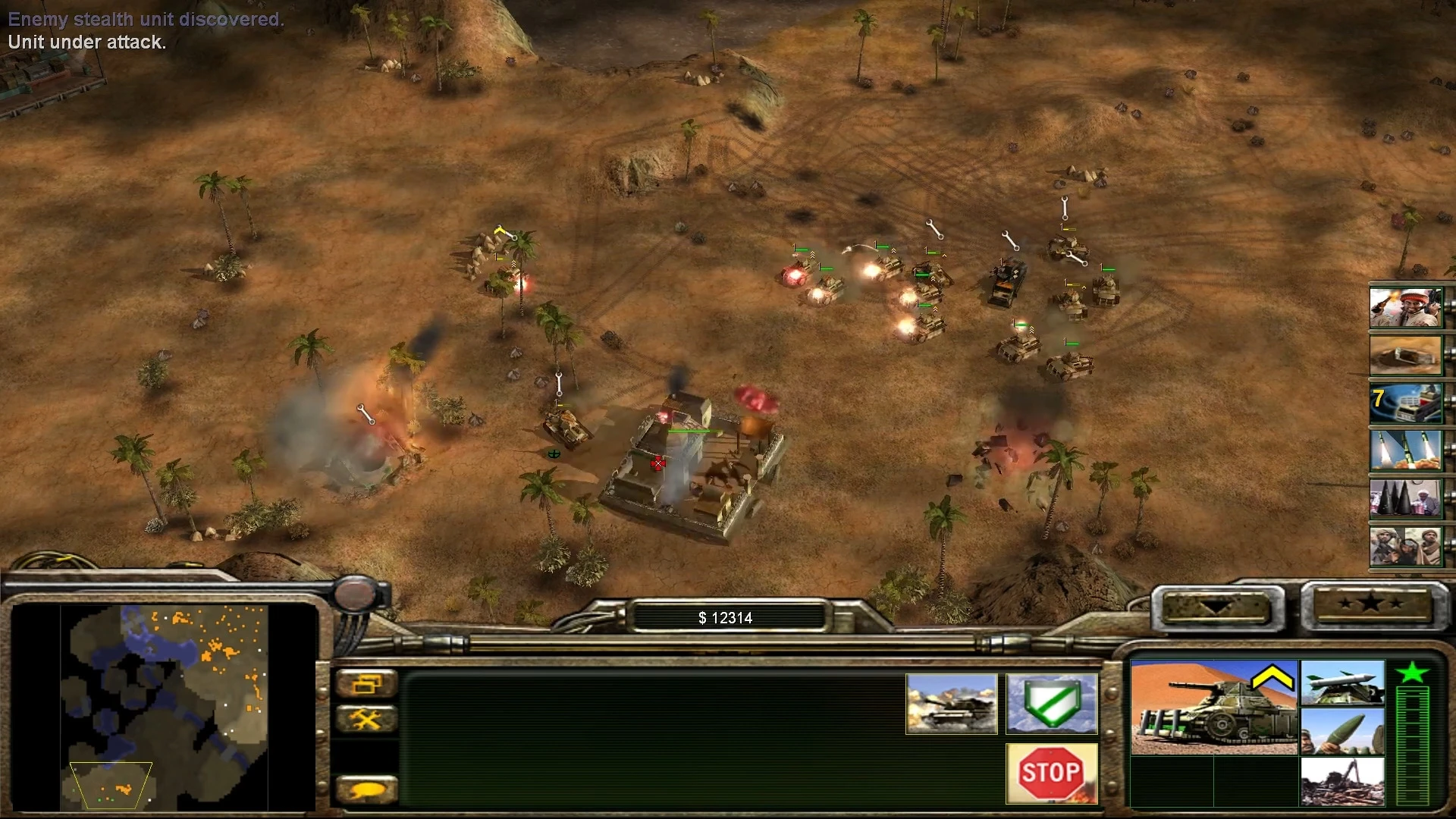
Task: Activate Guard mode for selected units
Action: click(1053, 704)
